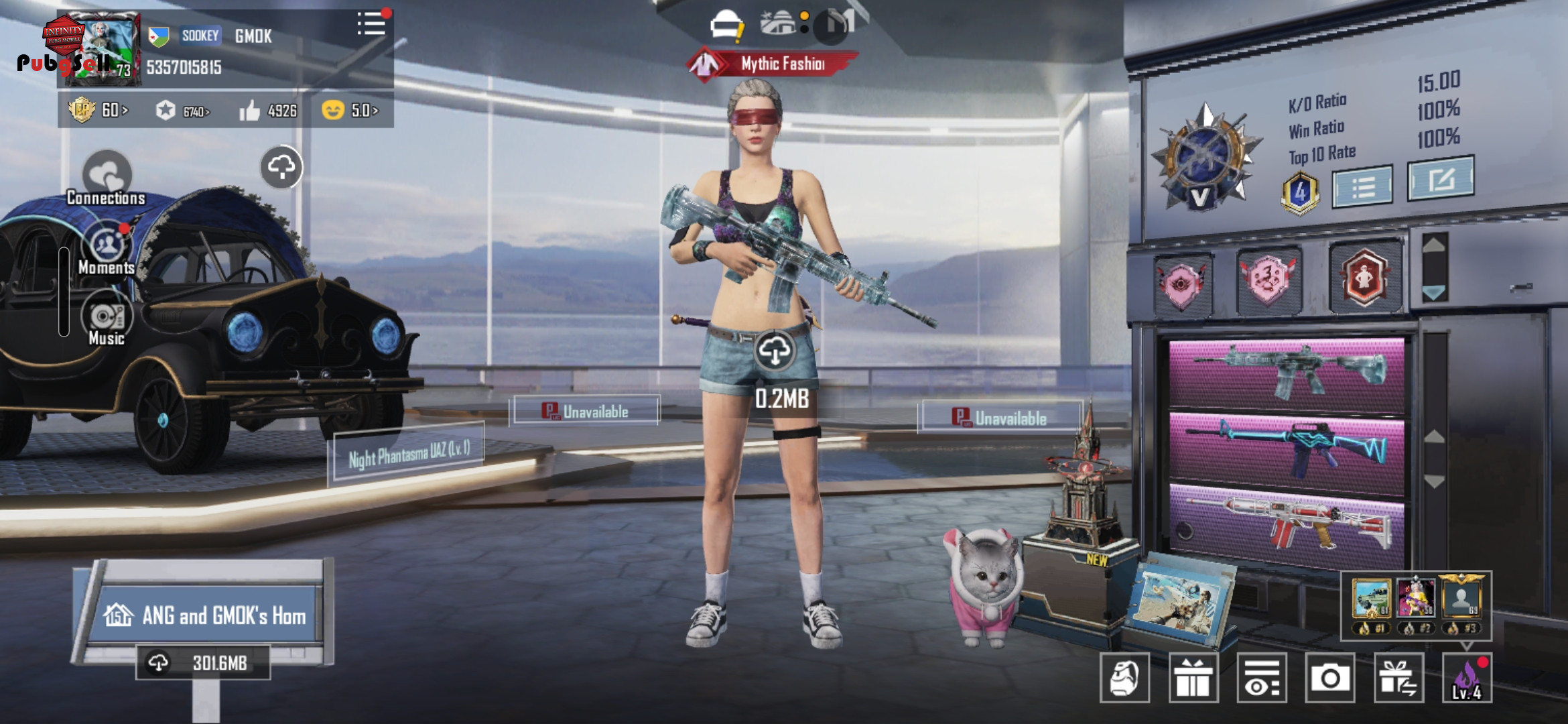
Task: Open the star 6740 points details
Action: pyautogui.click(x=182, y=111)
